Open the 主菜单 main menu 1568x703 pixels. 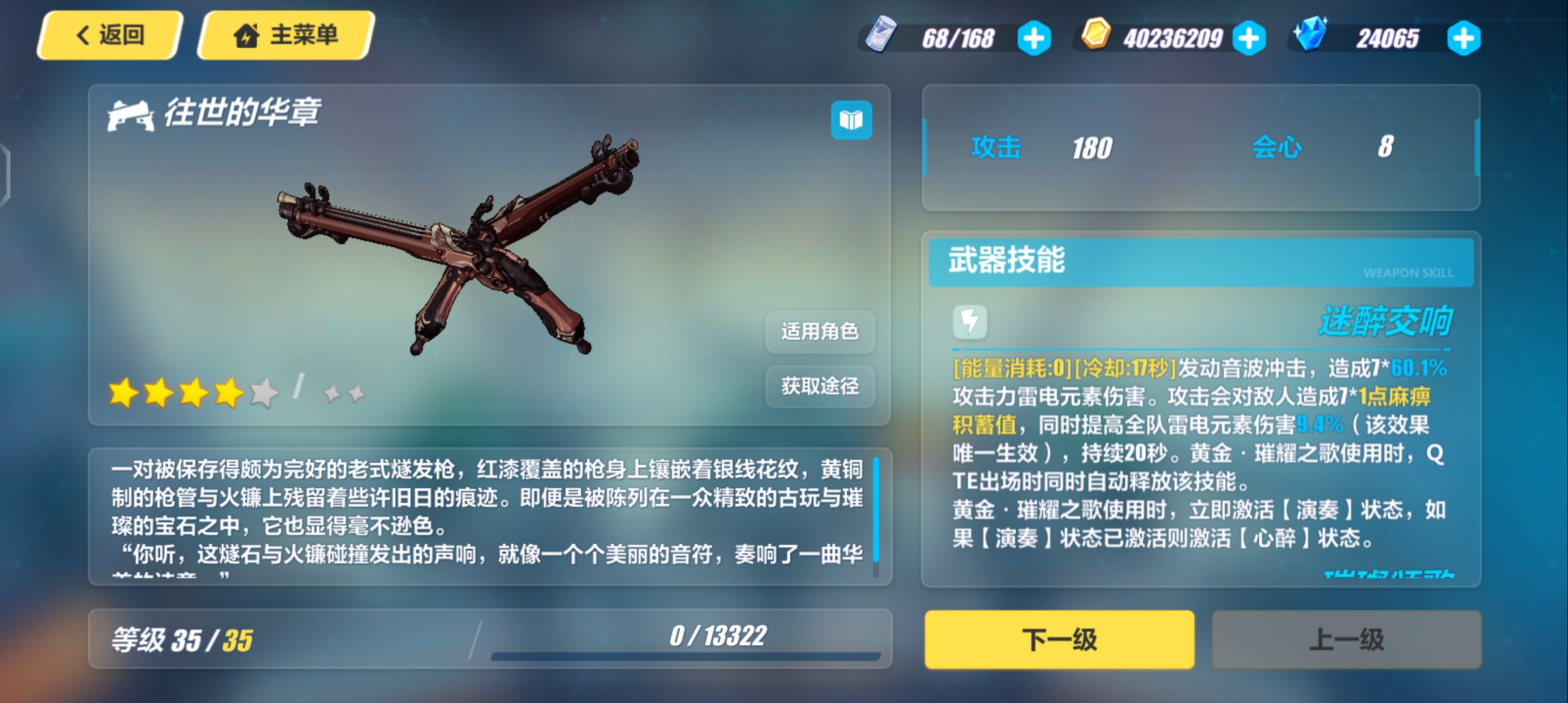point(287,35)
